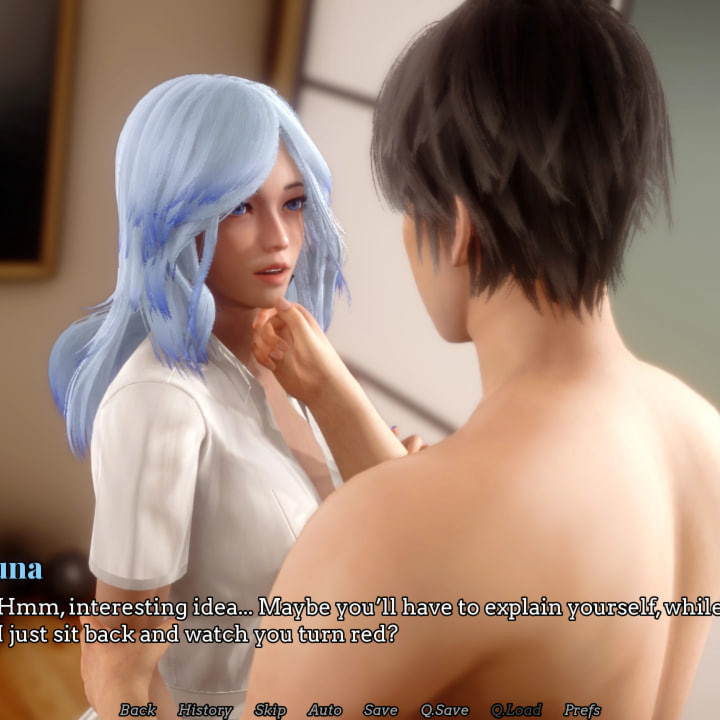Toggle Auto dialogue advance

point(325,710)
